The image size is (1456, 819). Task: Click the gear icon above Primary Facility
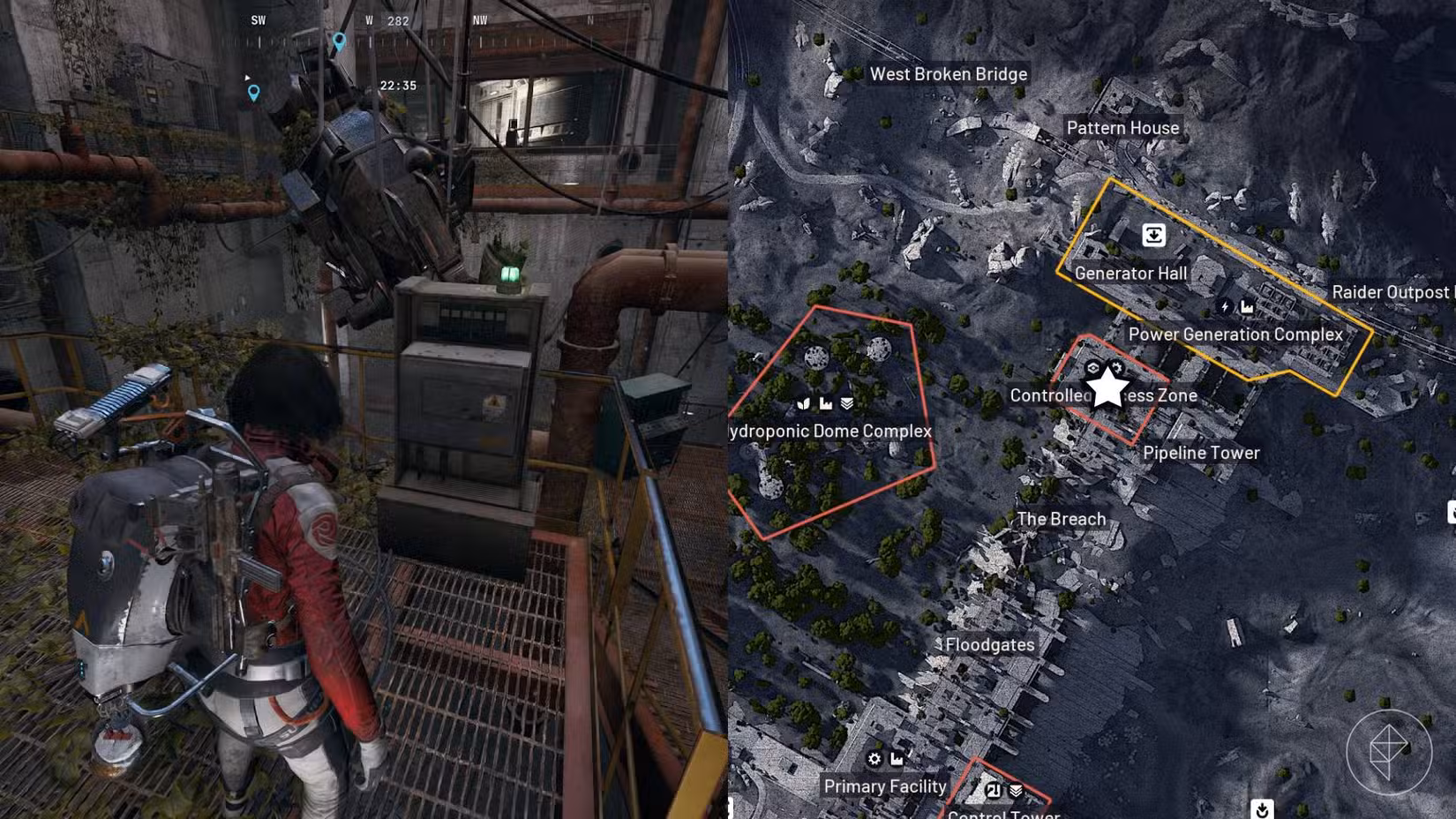pos(874,759)
